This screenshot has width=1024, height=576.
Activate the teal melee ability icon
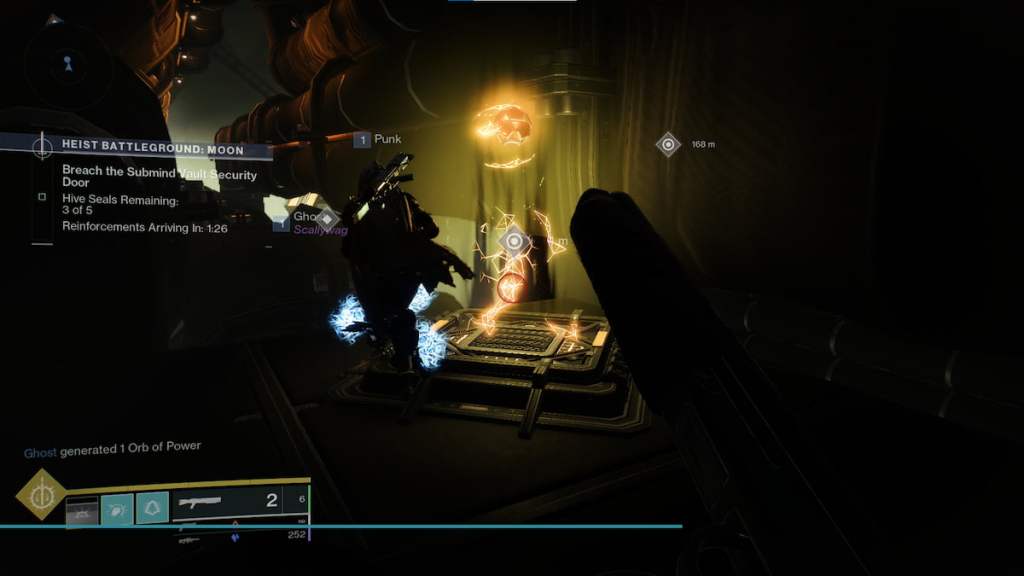[152, 509]
